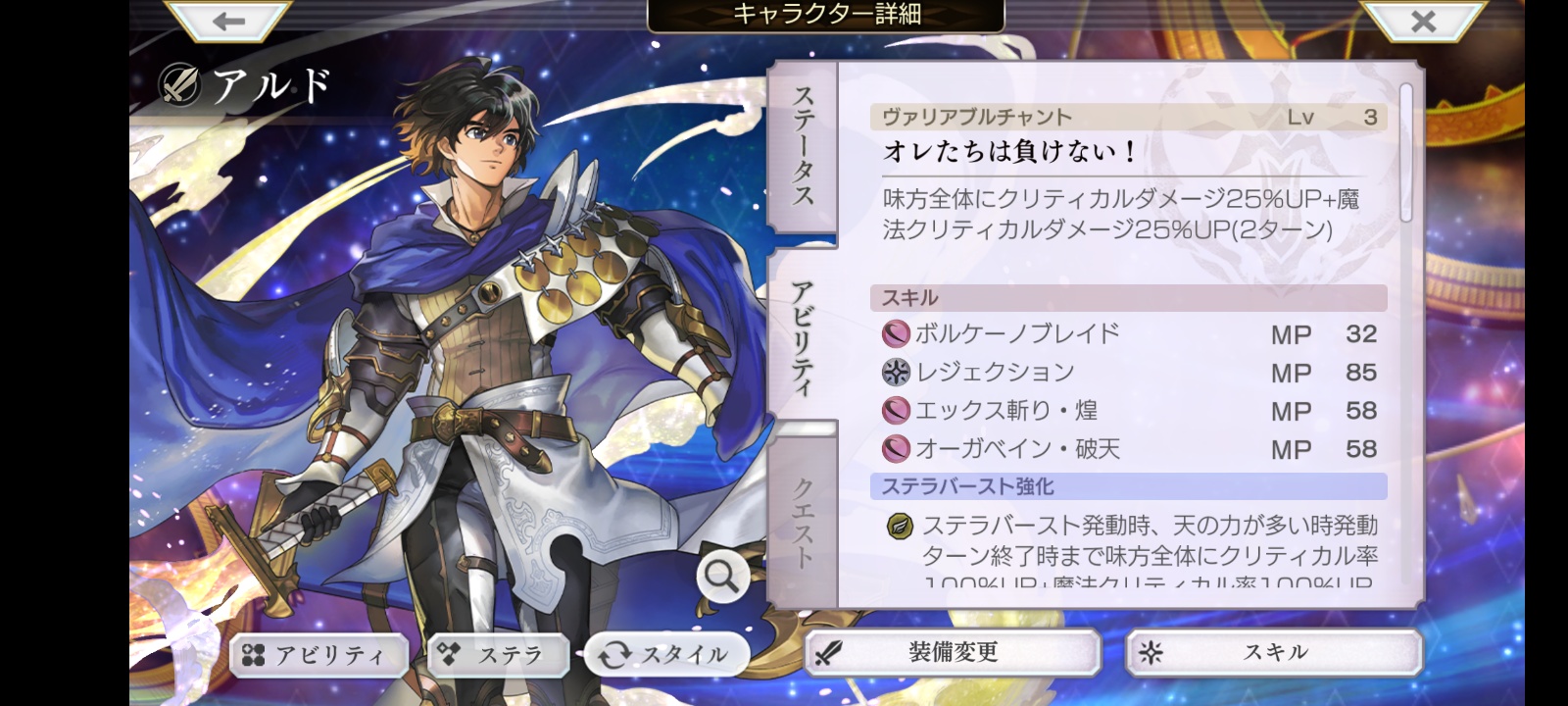This screenshot has width=1568, height=706.
Task: Click the ability panel scrollbar
Action: click(1406, 153)
